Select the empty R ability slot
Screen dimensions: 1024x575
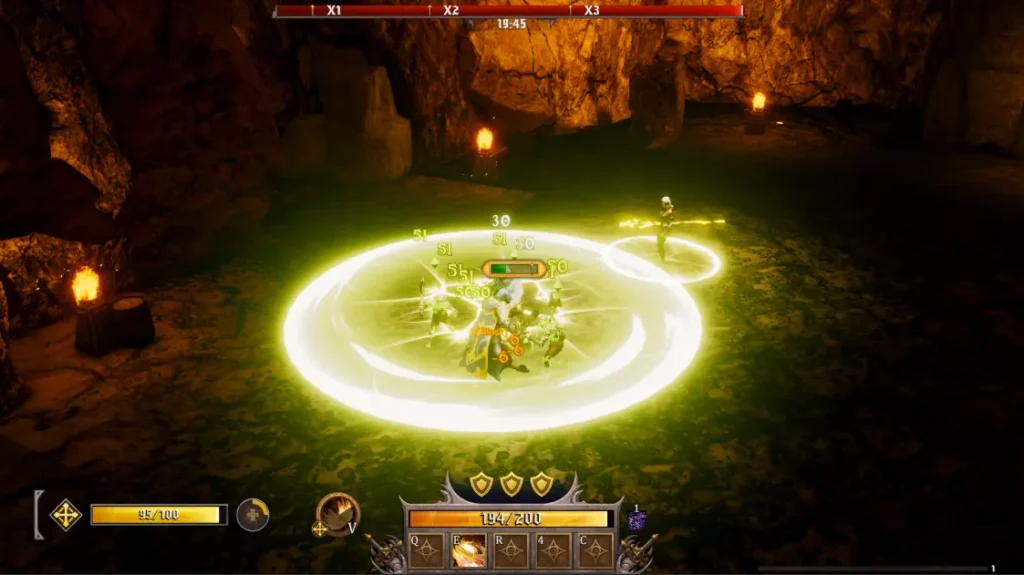[x=511, y=550]
